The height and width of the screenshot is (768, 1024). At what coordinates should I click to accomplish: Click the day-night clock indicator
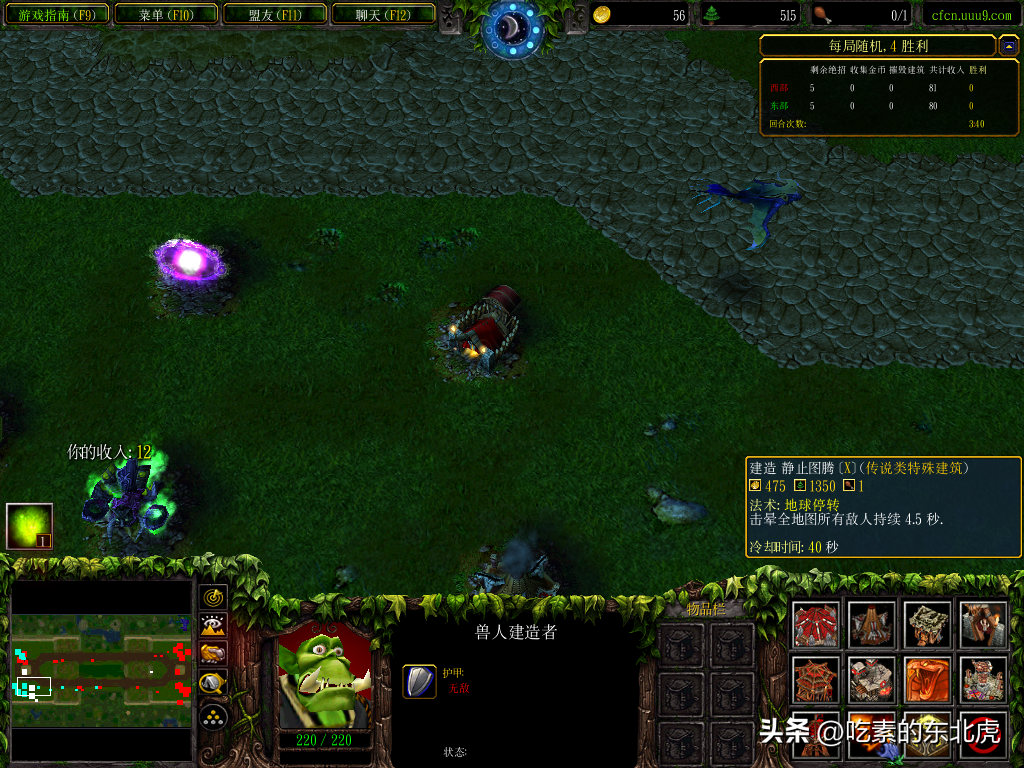pos(512,28)
